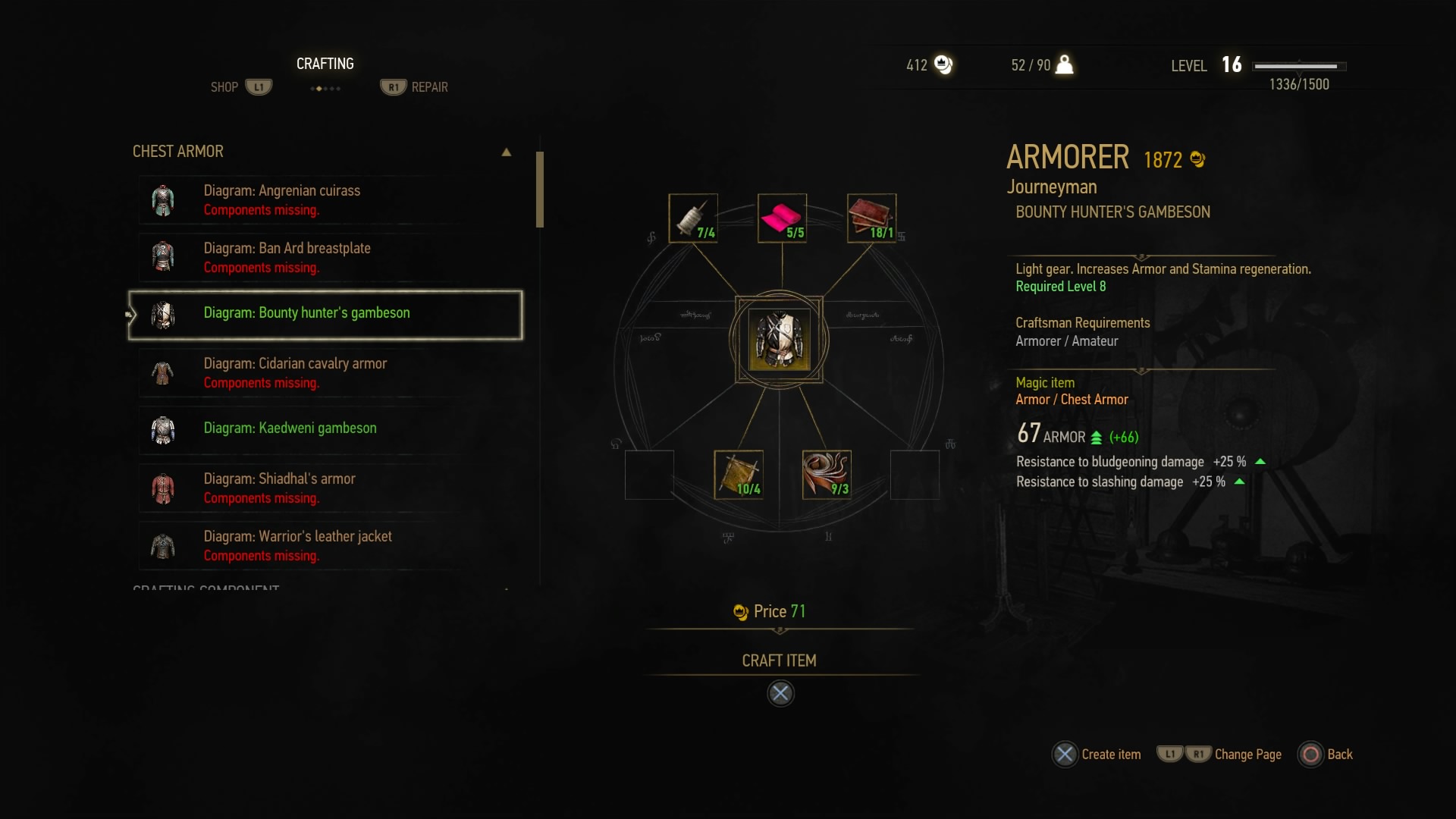
Task: Switch to the Shop tab
Action: (240, 87)
